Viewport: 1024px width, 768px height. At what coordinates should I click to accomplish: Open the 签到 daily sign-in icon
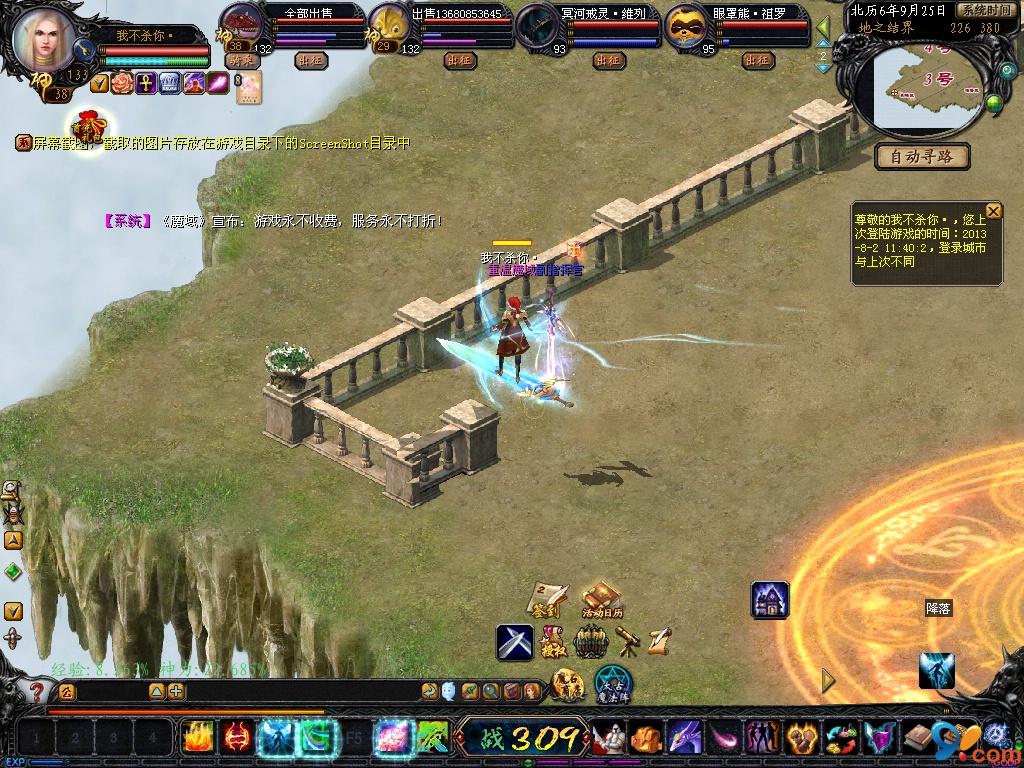pyautogui.click(x=548, y=598)
